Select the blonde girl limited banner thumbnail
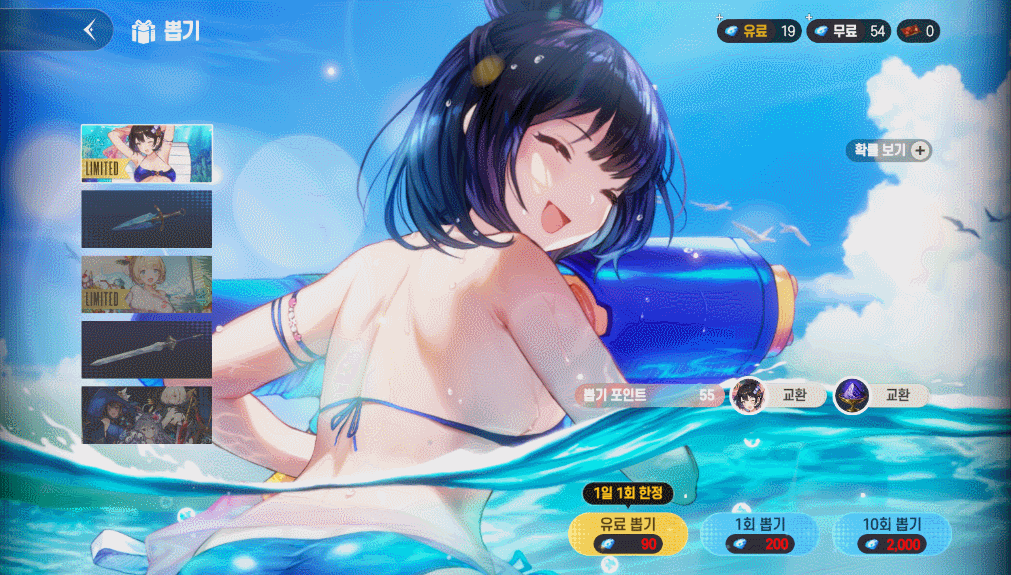Screen dimensions: 1011x575 pos(146,284)
